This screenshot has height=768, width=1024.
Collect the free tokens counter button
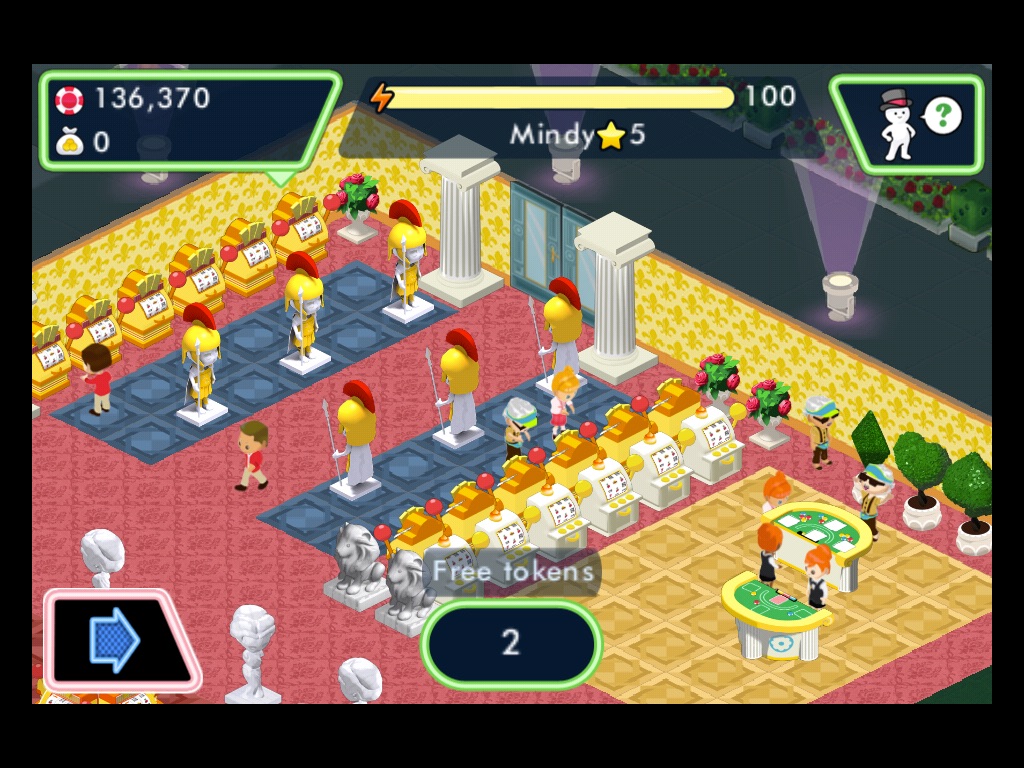(x=511, y=643)
